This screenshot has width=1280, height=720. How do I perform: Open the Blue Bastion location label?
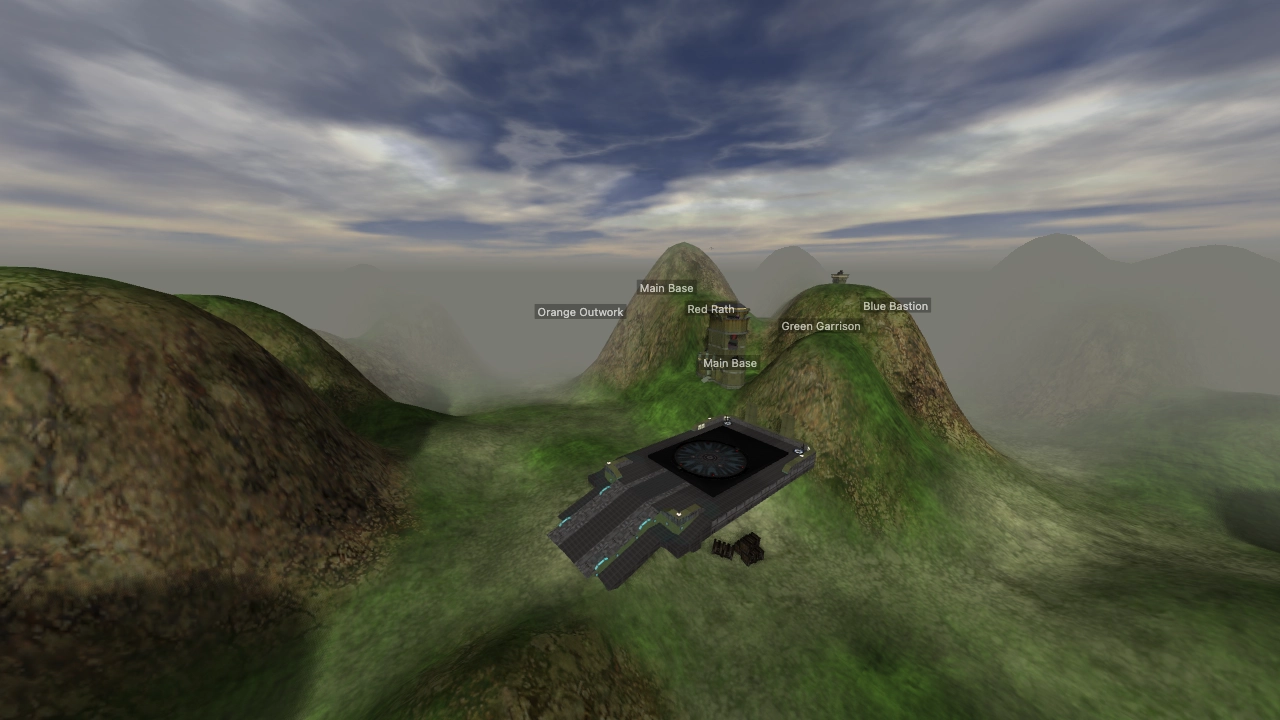(x=895, y=306)
